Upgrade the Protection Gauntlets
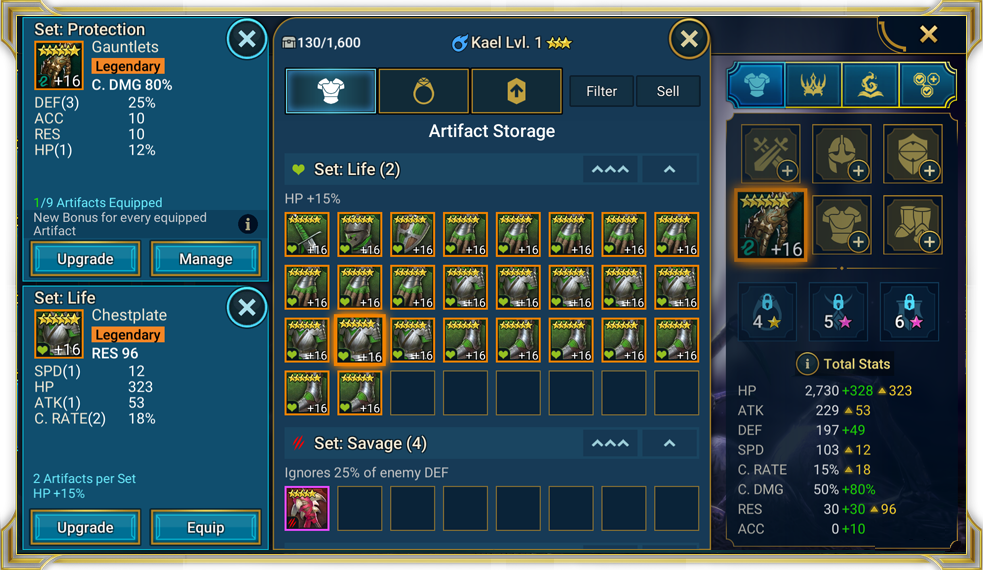Image resolution: width=983 pixels, height=570 pixels. click(x=85, y=259)
